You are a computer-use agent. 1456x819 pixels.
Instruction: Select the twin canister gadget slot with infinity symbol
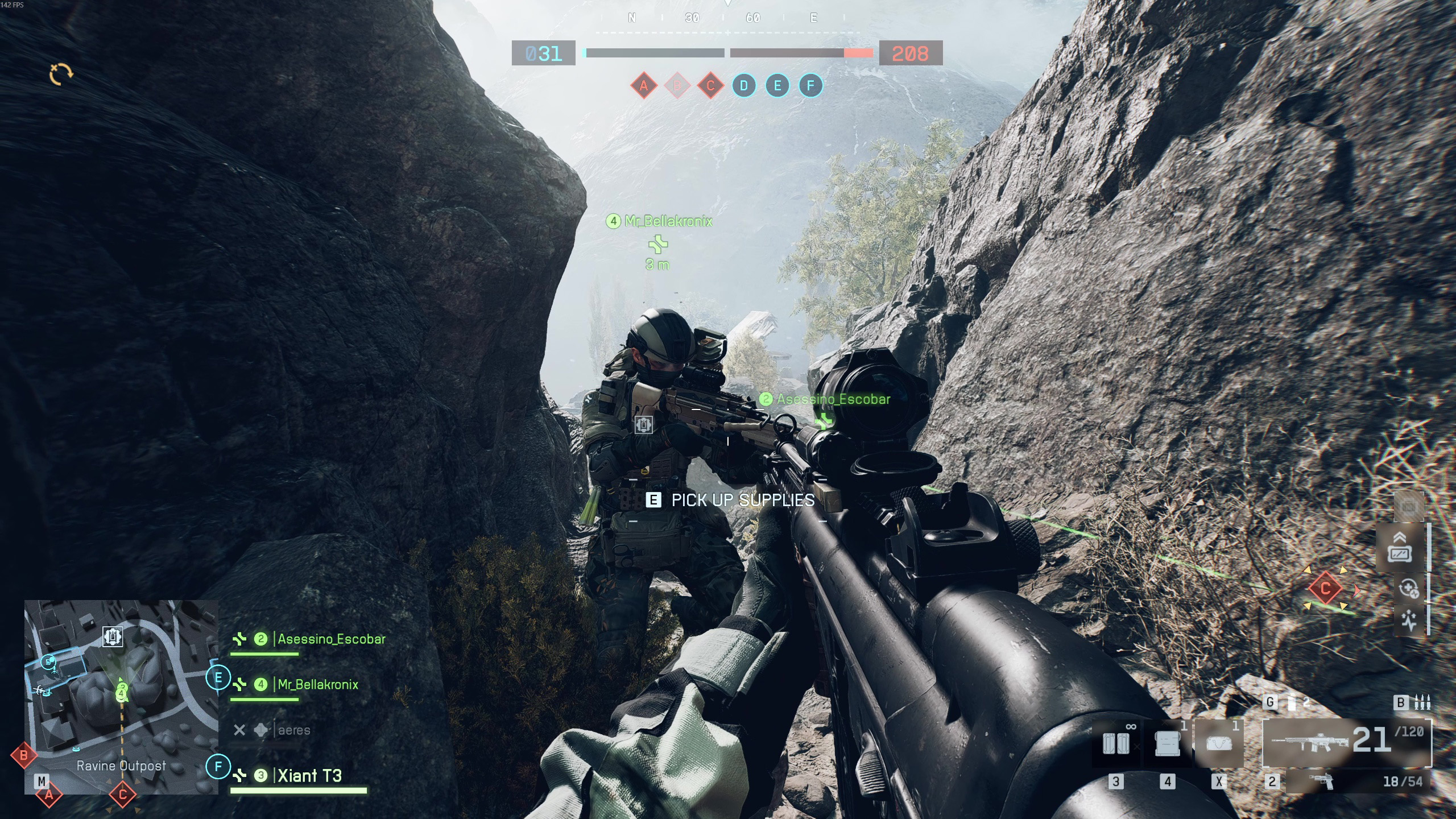pyautogui.click(x=1116, y=743)
